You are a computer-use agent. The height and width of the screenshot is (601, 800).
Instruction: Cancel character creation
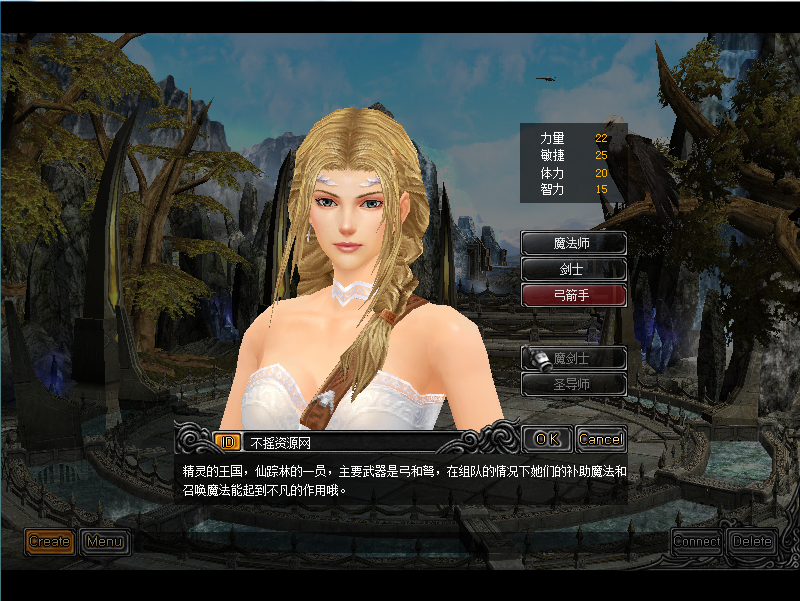click(601, 439)
